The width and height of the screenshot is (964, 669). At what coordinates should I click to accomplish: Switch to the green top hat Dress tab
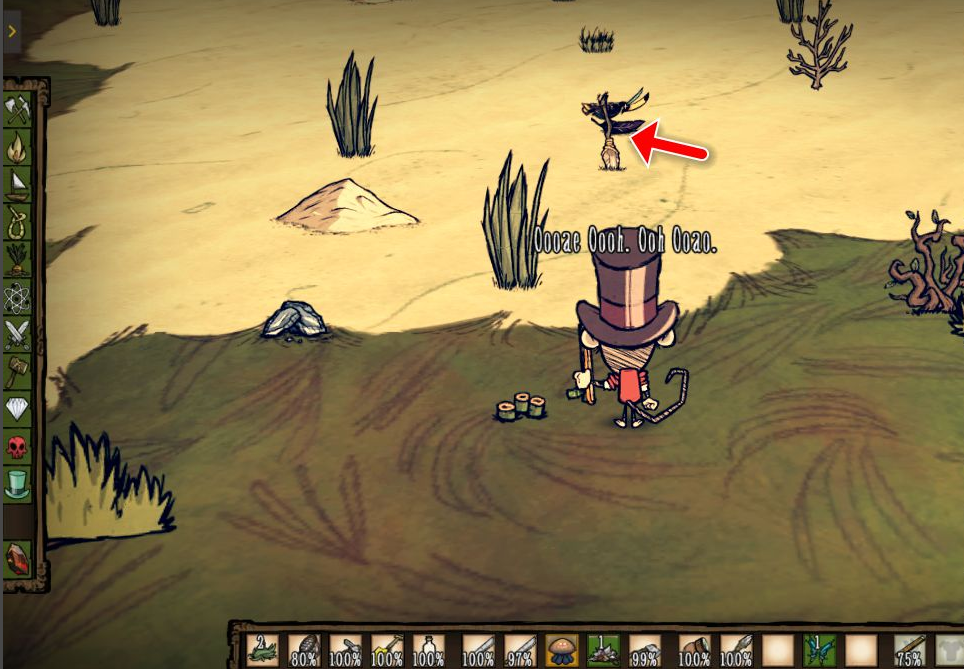click(18, 484)
